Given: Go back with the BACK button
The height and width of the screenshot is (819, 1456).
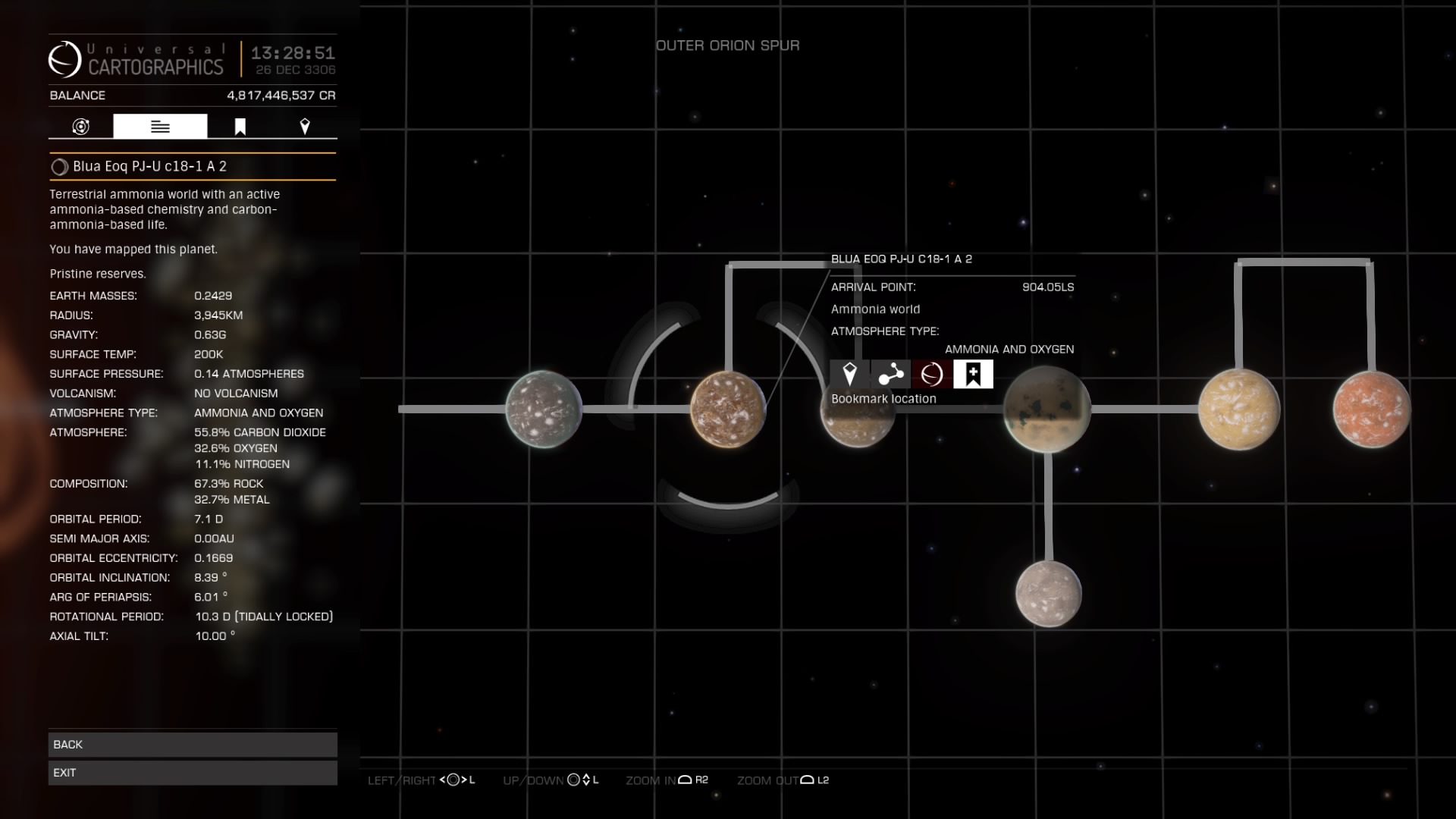Looking at the screenshot, I should 193,744.
